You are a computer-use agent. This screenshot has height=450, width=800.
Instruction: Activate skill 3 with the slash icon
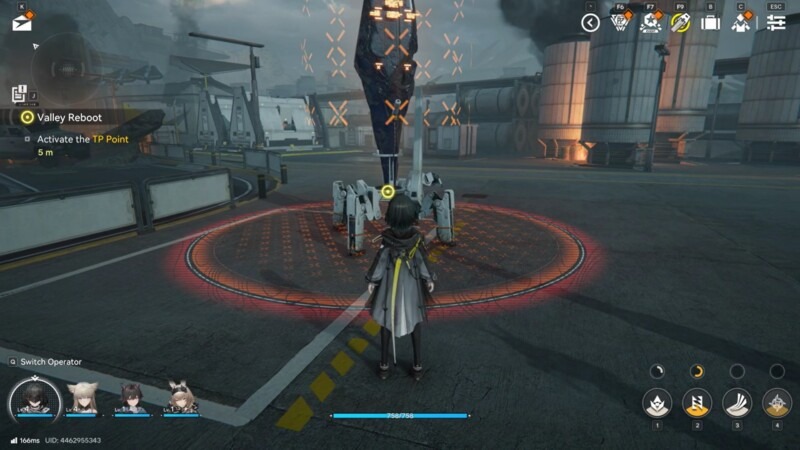point(737,402)
